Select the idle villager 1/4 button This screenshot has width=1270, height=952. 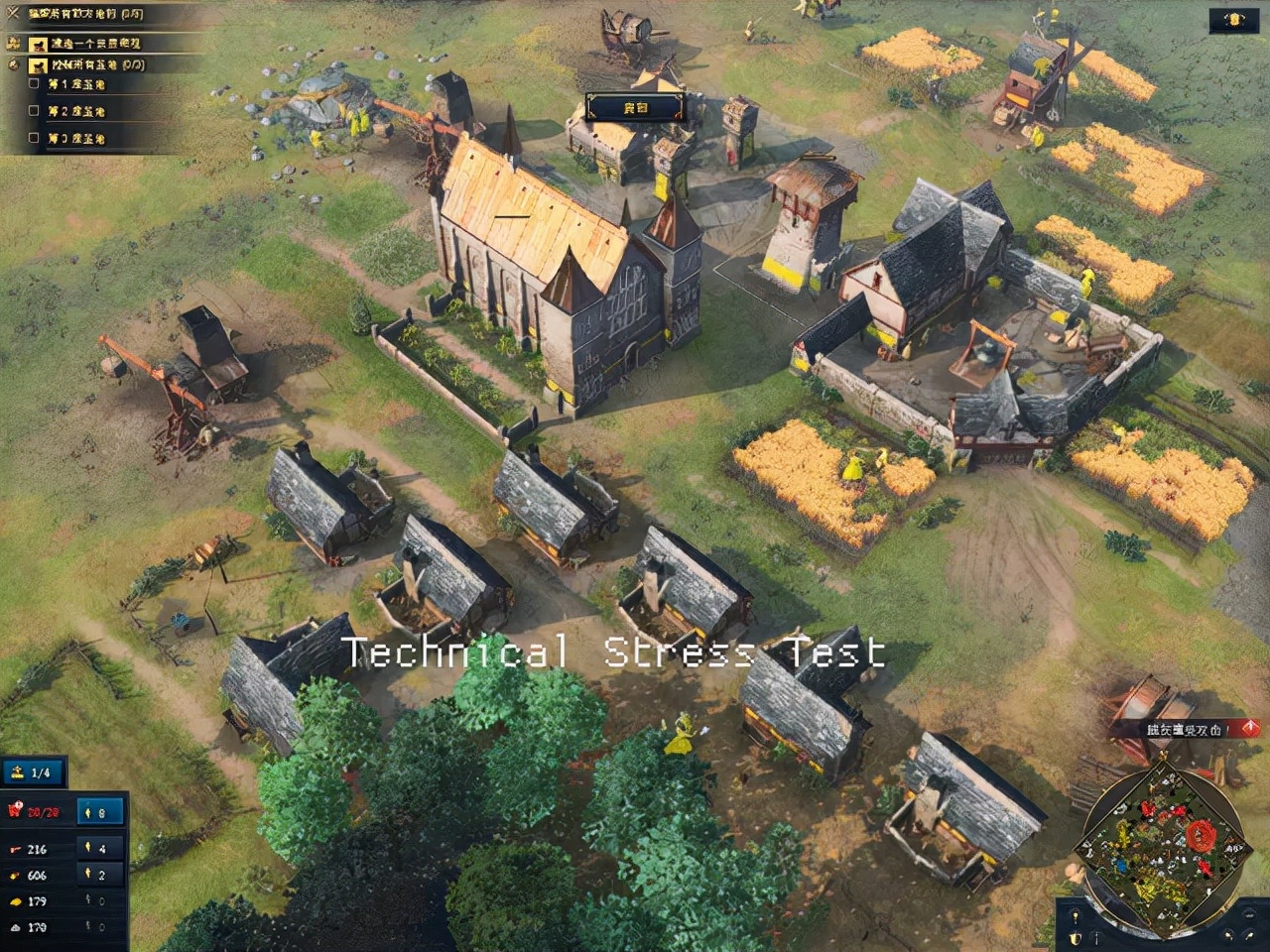pos(33,773)
